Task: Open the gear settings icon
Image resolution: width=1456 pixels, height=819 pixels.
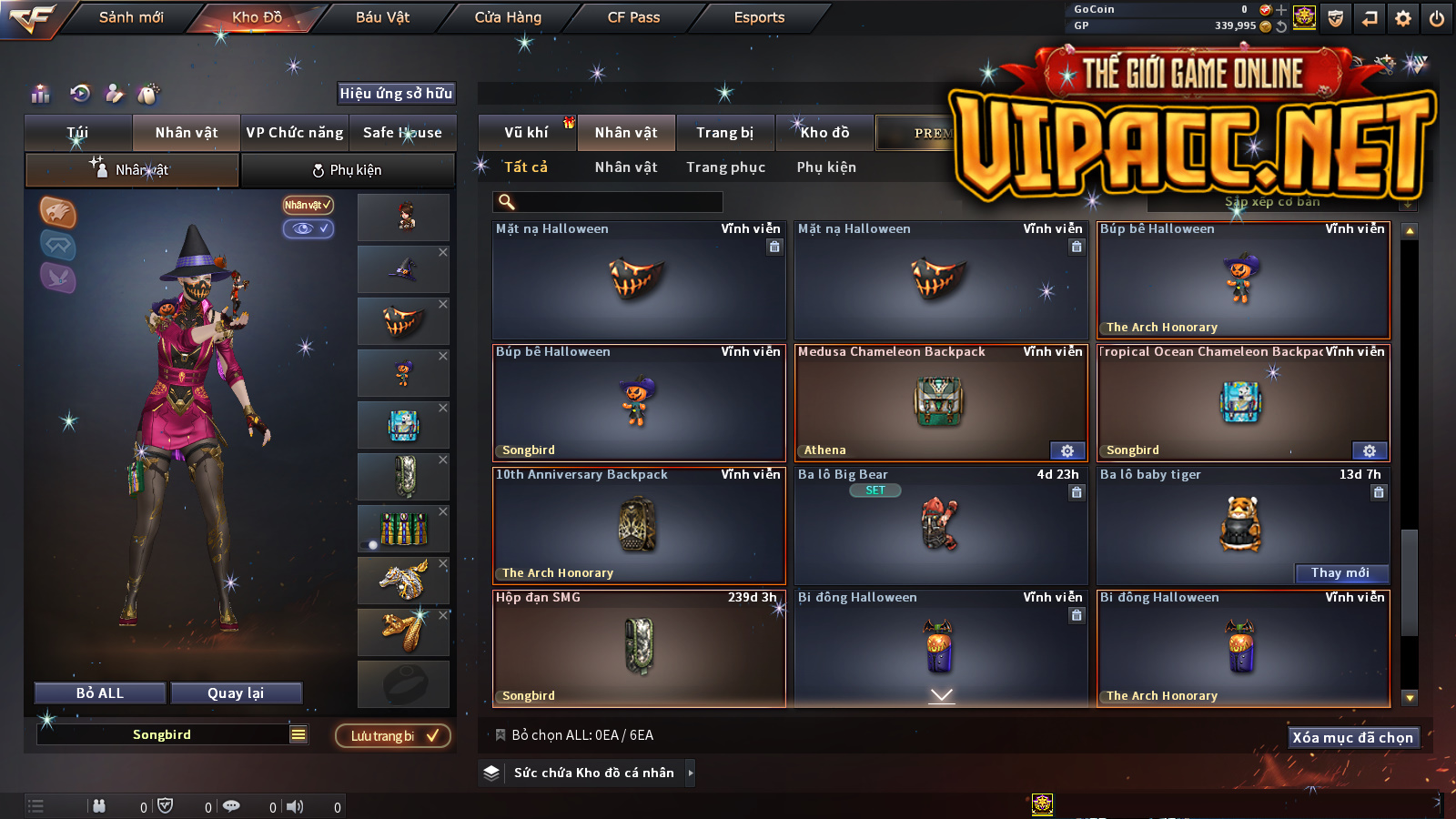Action: point(1403,18)
